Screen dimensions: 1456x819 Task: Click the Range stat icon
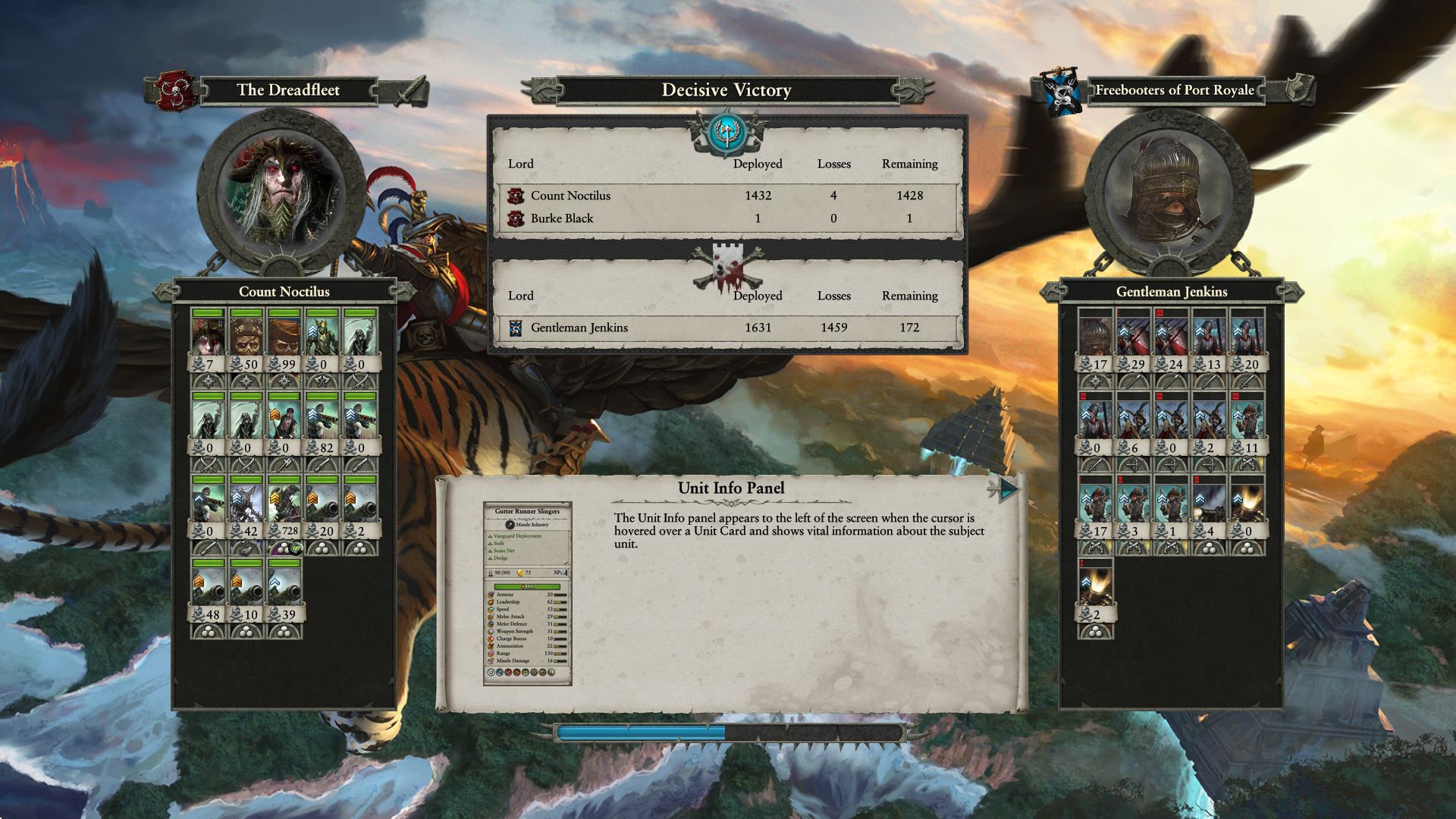[x=491, y=653]
